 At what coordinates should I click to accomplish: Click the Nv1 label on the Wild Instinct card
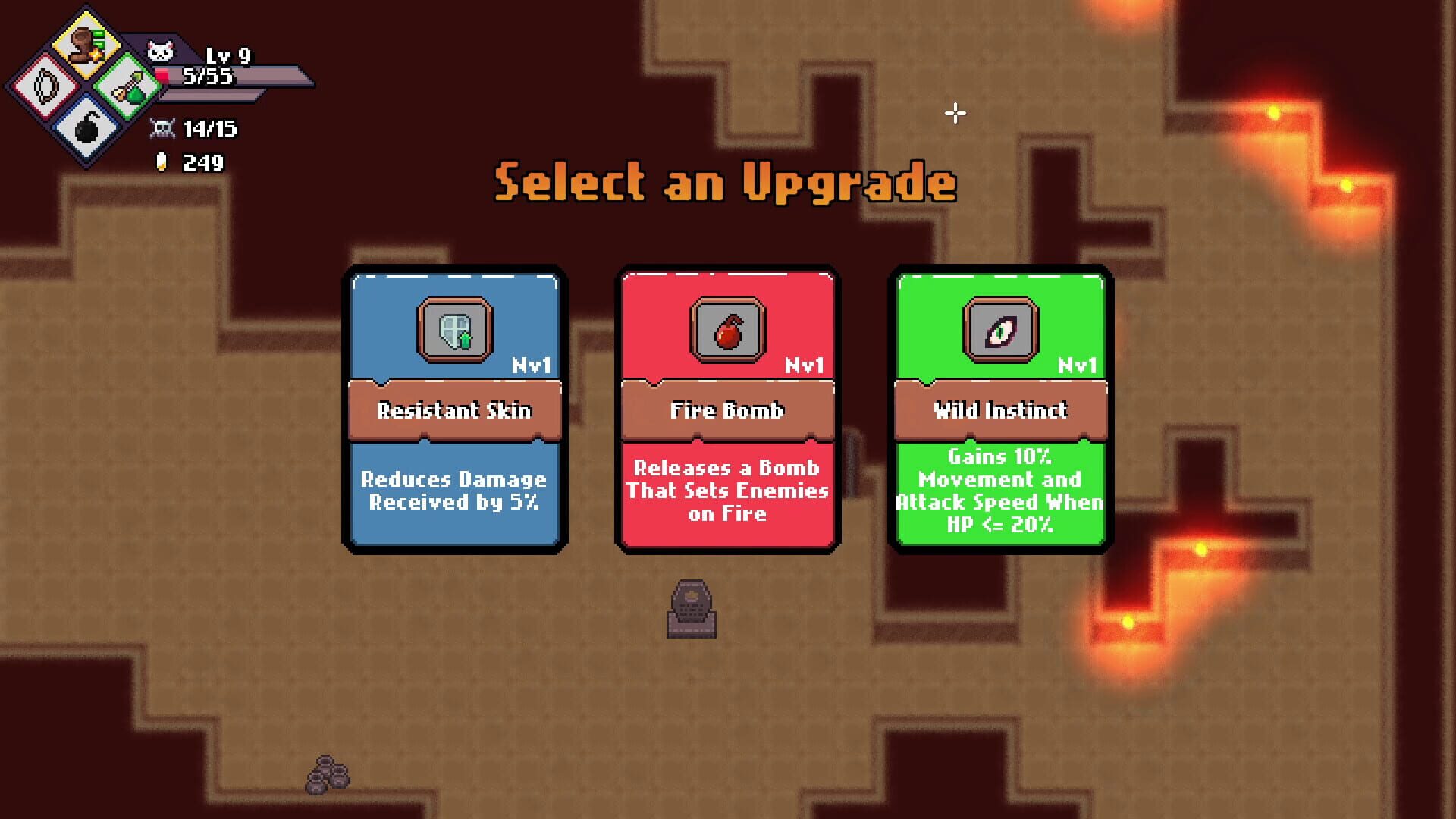(x=1077, y=366)
